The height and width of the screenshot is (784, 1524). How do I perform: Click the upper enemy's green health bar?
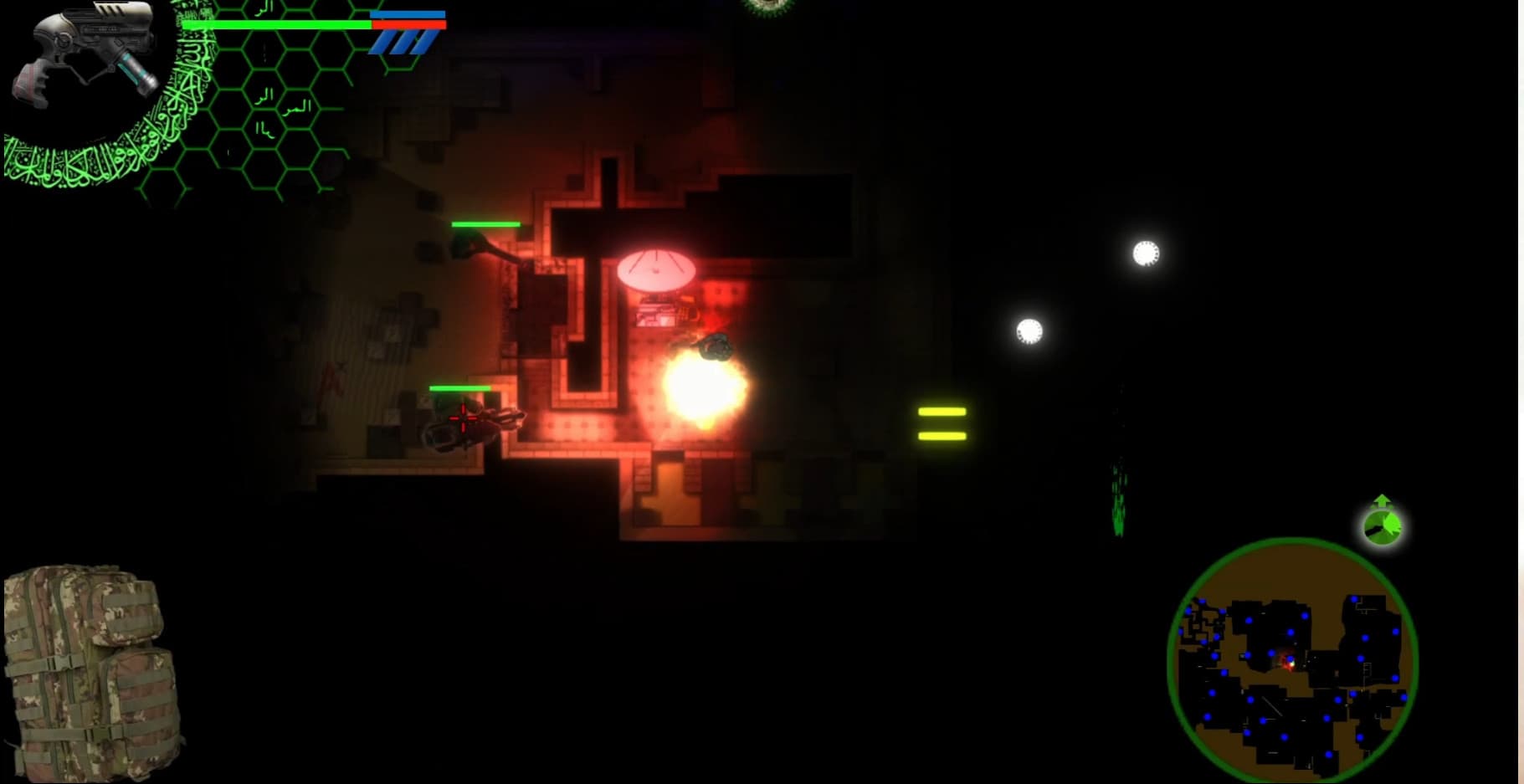tap(485, 224)
